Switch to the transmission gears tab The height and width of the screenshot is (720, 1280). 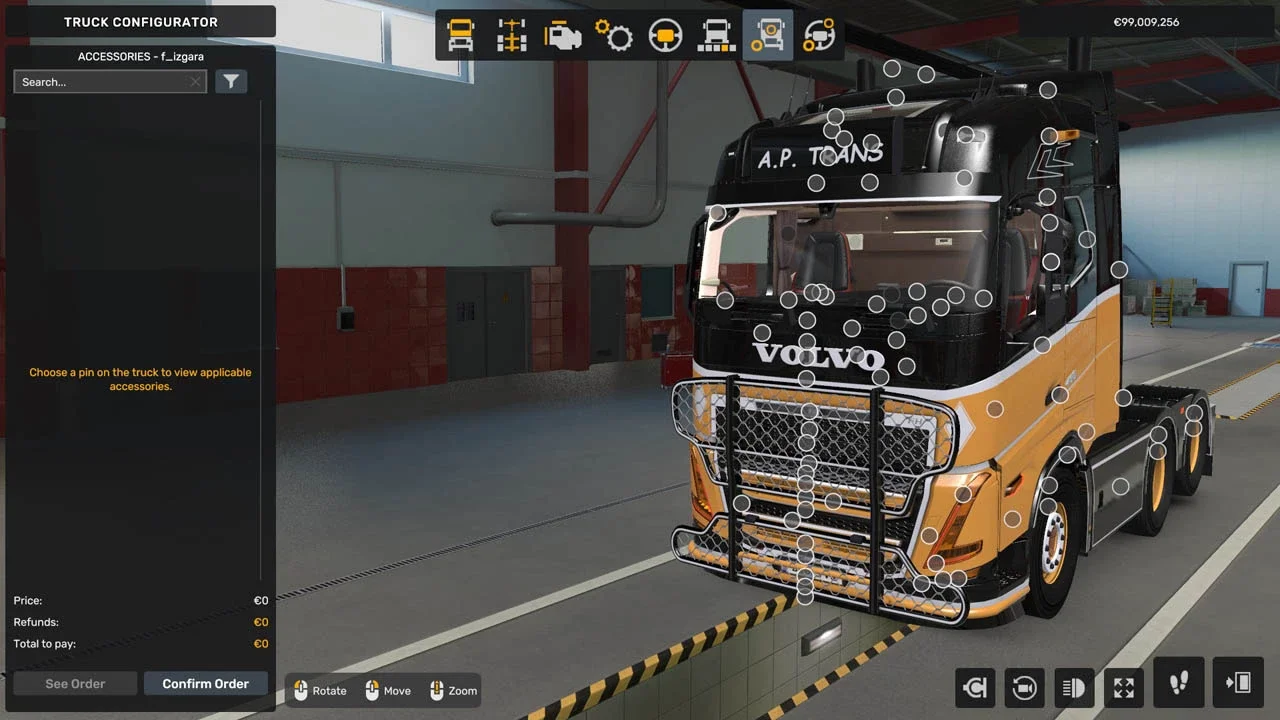coord(614,36)
